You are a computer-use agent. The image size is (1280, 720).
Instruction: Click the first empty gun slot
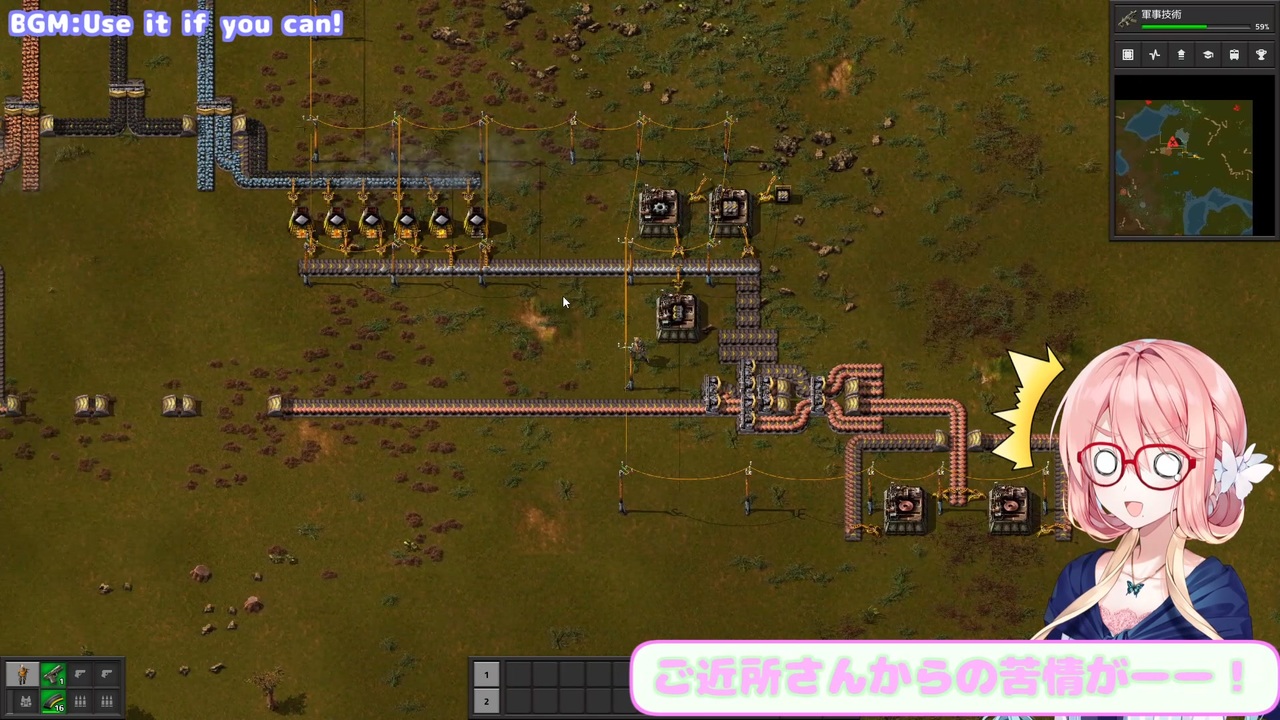point(79,673)
